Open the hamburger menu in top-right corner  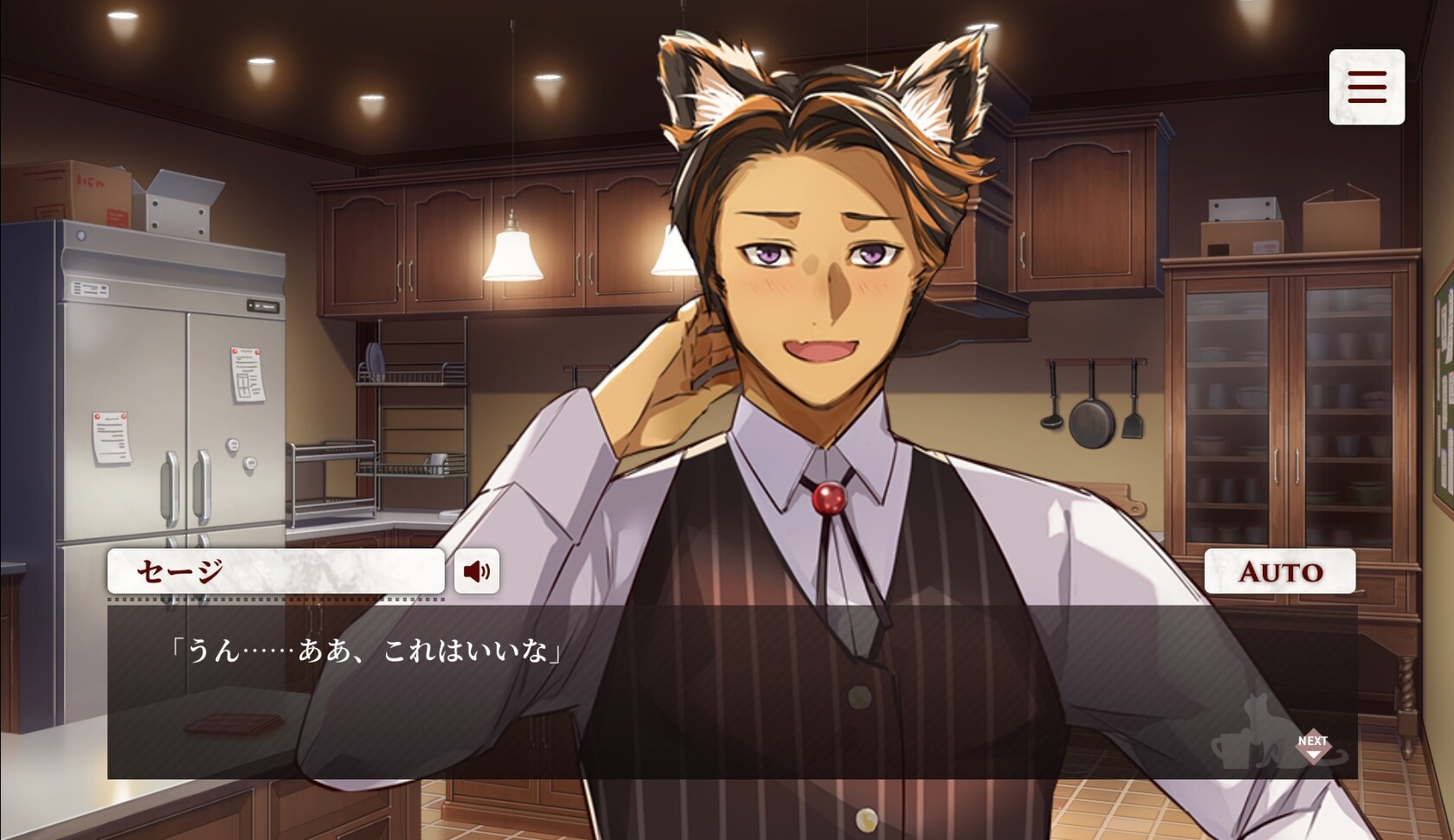pos(1367,87)
